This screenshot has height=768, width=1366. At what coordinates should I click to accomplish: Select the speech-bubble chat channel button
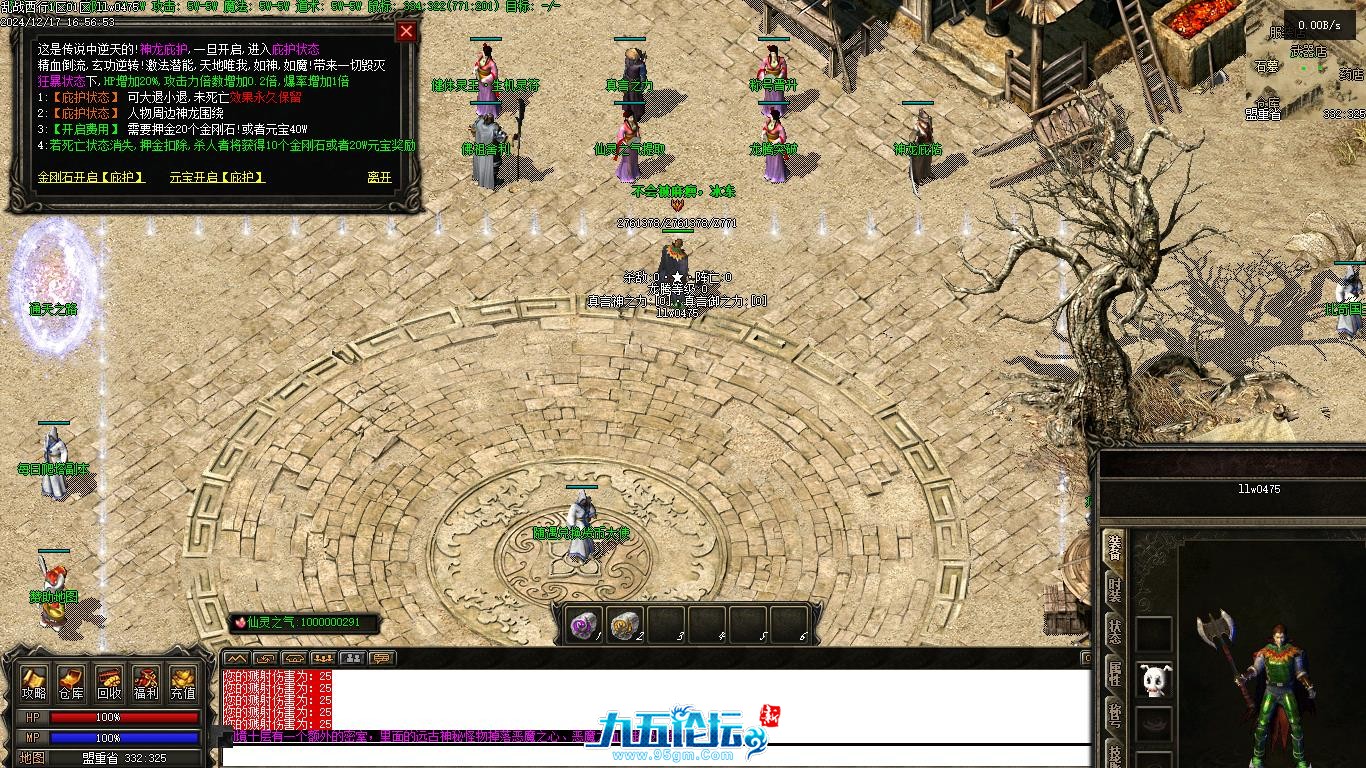click(x=381, y=658)
